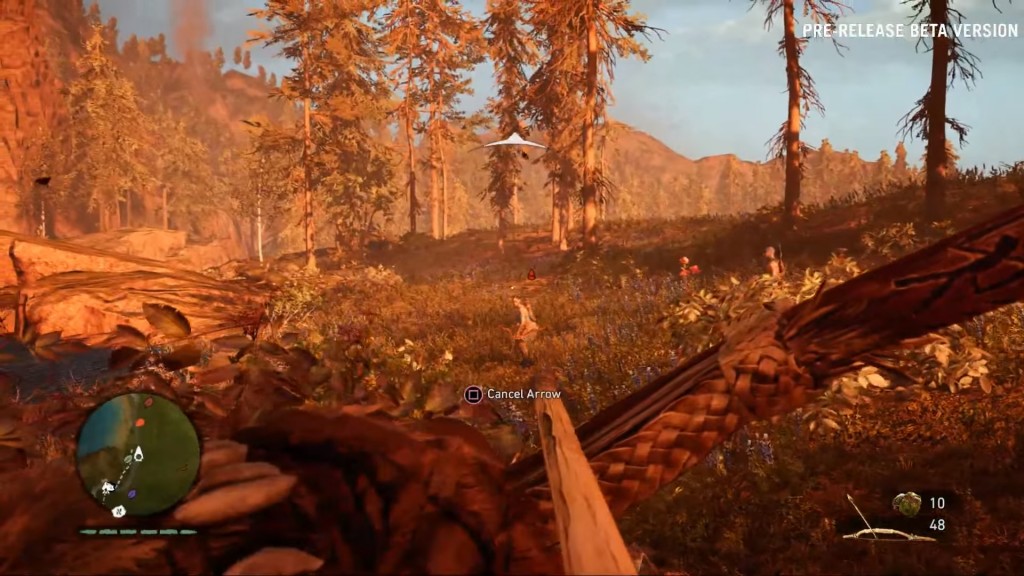This screenshot has height=576, width=1024.
Task: Click the purple marker on the minimap
Action: coord(131,492)
